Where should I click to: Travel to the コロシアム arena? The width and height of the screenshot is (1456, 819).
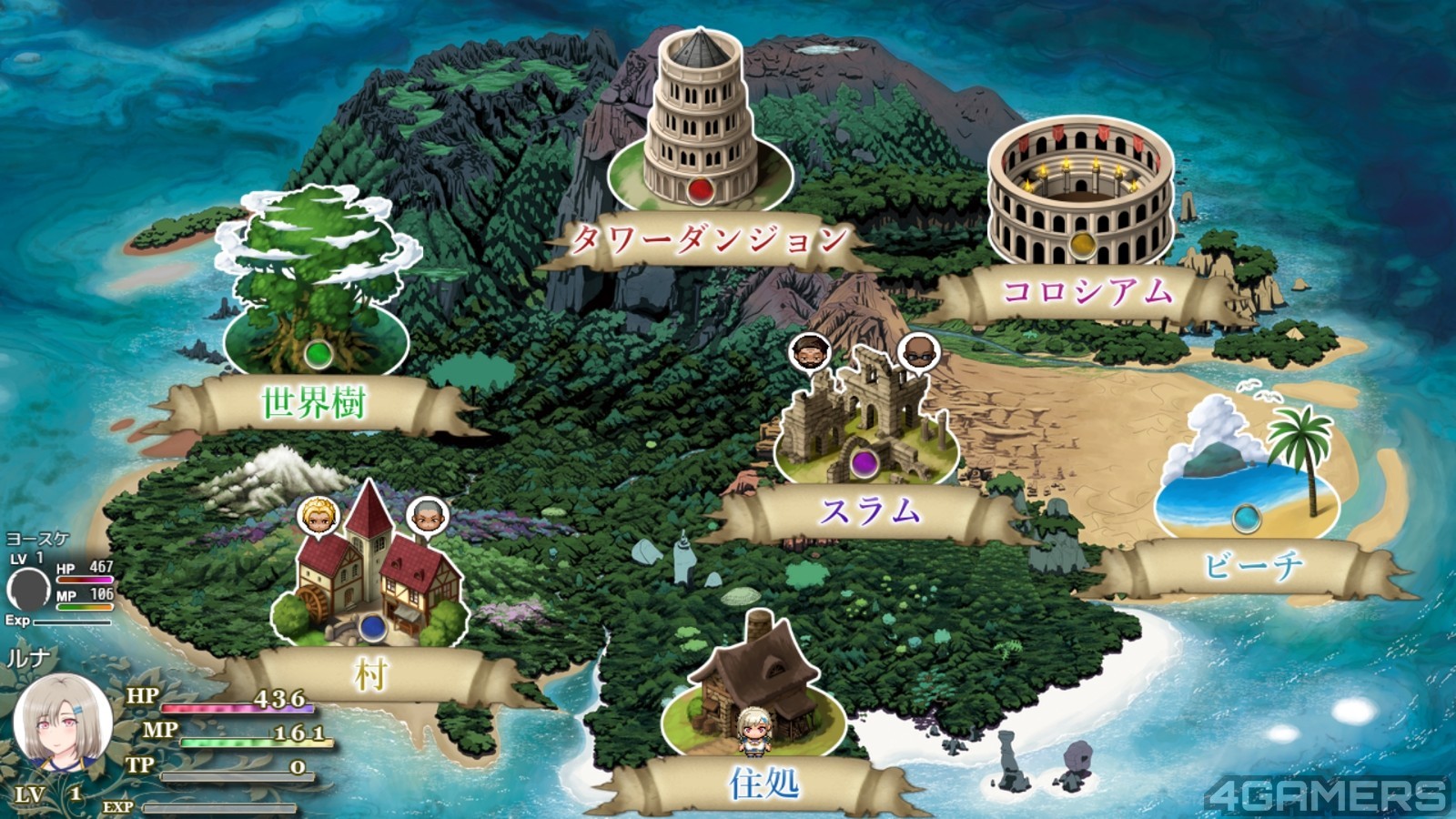click(x=1081, y=193)
